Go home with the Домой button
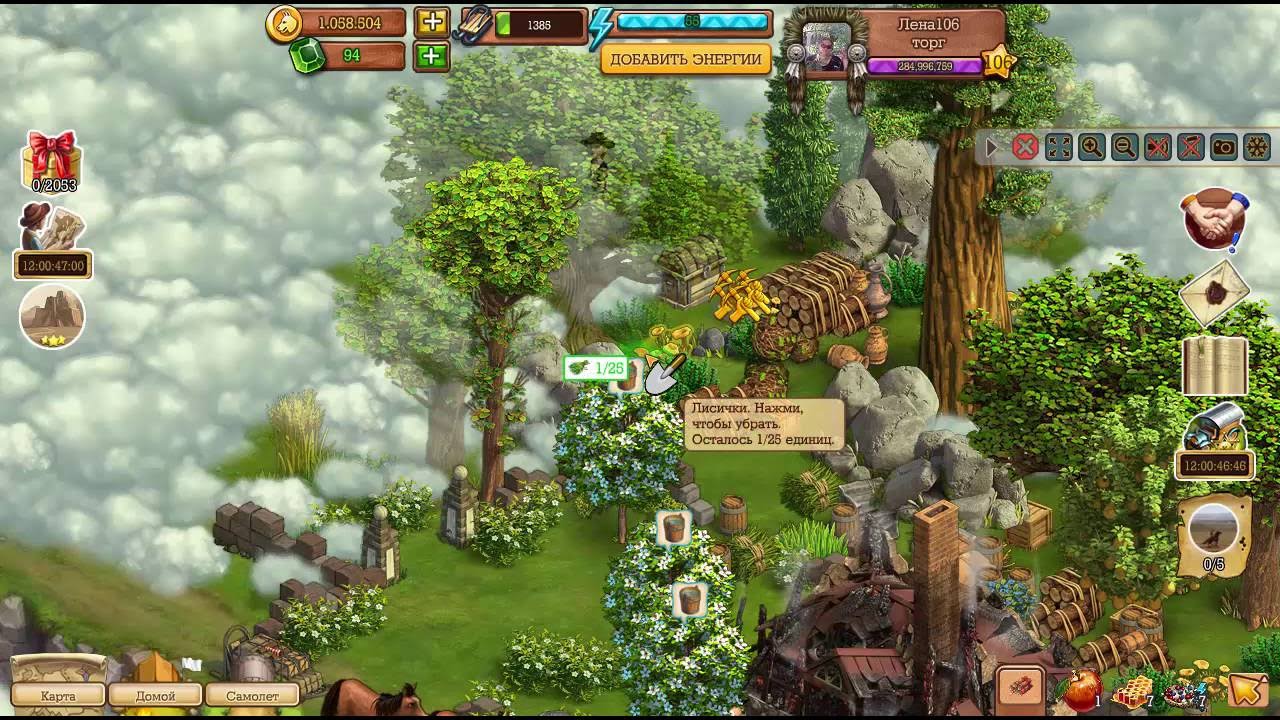1280x720 pixels. pos(155,695)
